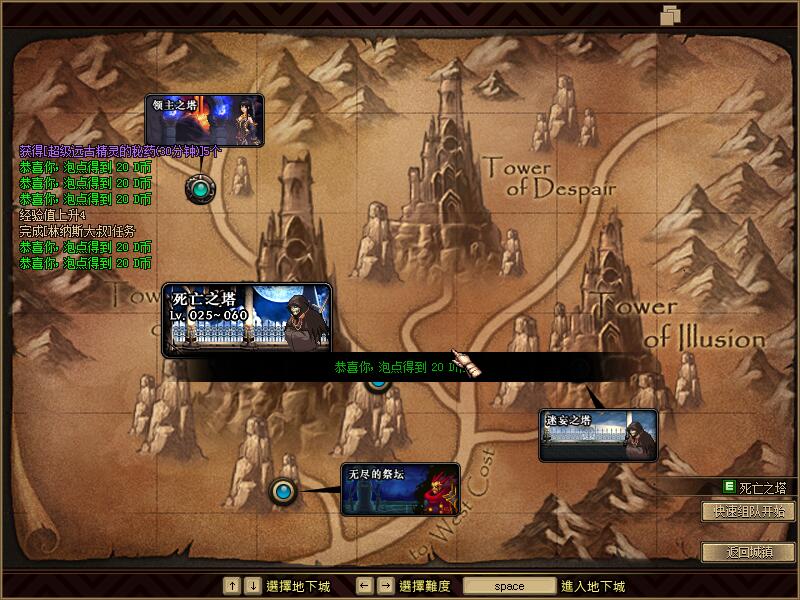Viewport: 800px width, 600px height.
Task: Choose the 领主之塔 dungeon card
Action: coord(204,120)
